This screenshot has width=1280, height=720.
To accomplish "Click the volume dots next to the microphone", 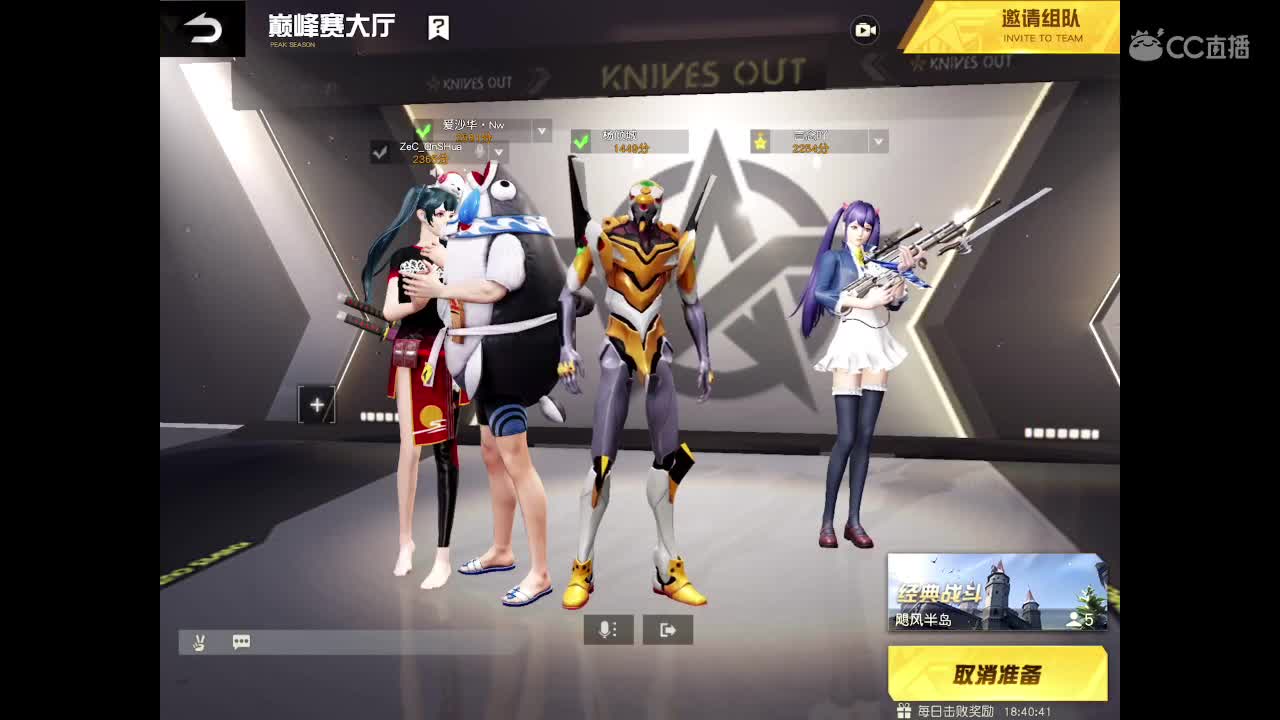I will point(616,631).
